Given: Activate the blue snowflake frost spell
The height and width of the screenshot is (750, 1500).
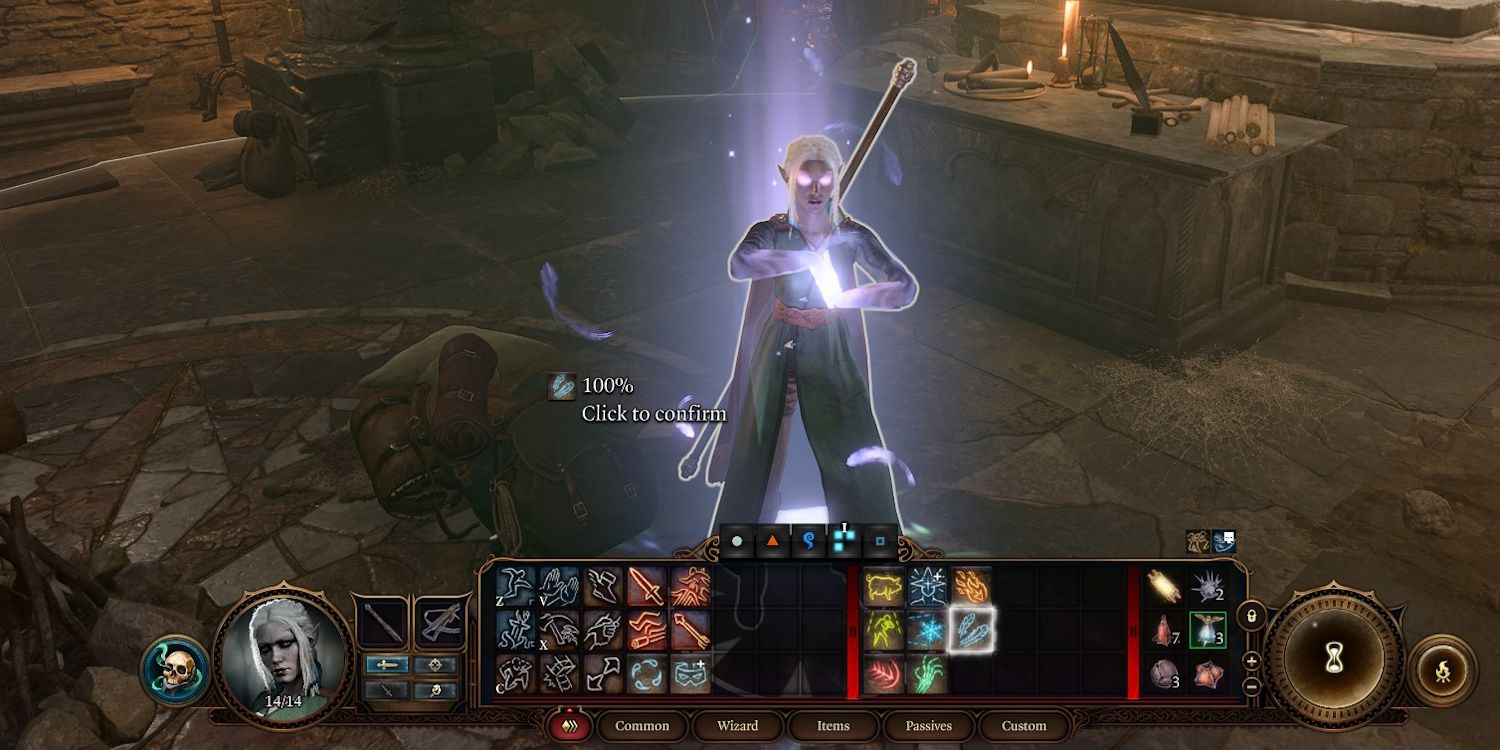Looking at the screenshot, I should pyautogui.click(x=927, y=631).
